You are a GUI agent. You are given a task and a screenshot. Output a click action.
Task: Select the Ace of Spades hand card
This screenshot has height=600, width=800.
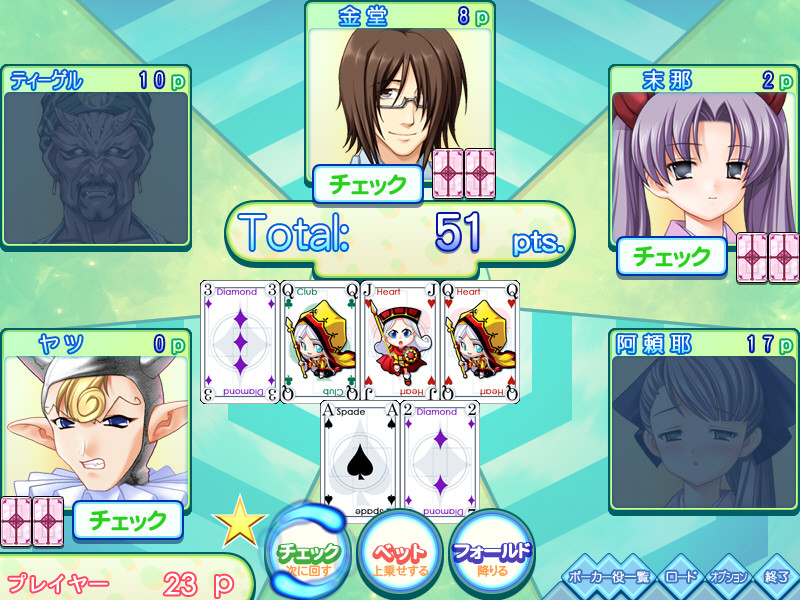(x=359, y=460)
